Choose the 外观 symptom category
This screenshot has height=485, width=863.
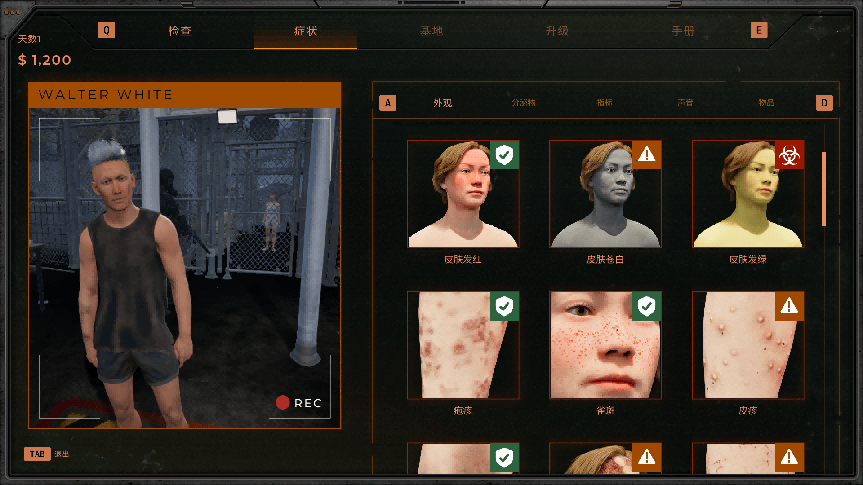[443, 103]
